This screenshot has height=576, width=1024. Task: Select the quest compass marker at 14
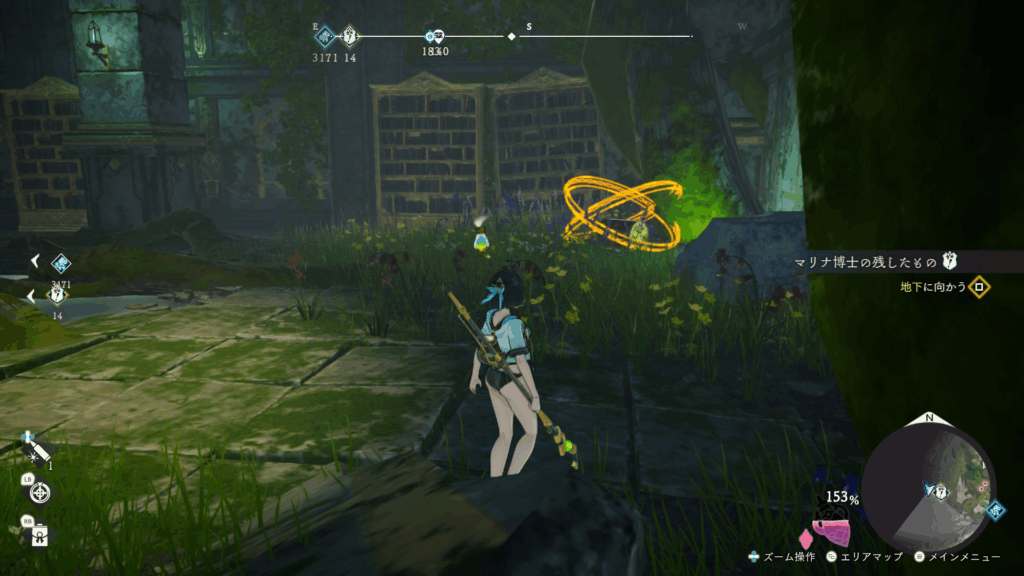pyautogui.click(x=350, y=37)
